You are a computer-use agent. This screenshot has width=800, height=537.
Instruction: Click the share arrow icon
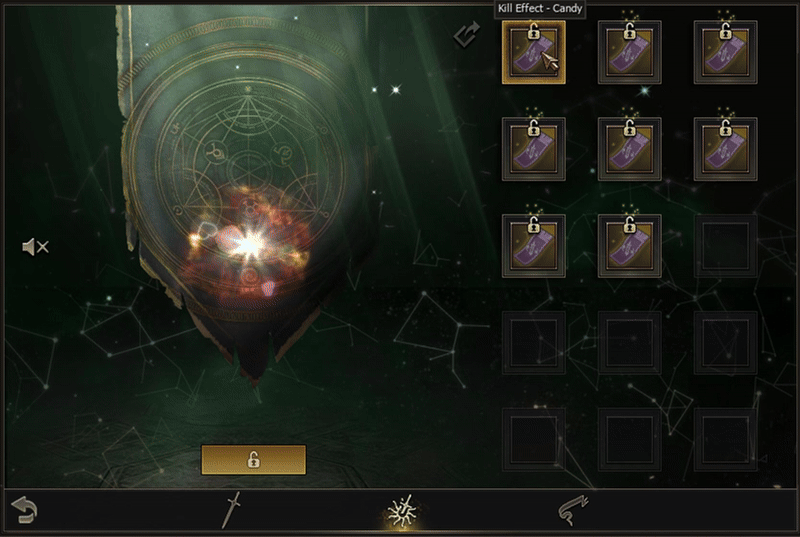pyautogui.click(x=467, y=36)
